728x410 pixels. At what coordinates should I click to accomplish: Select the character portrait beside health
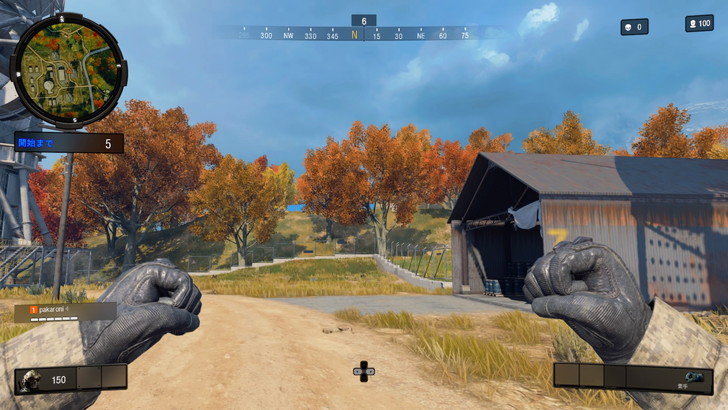(x=30, y=380)
